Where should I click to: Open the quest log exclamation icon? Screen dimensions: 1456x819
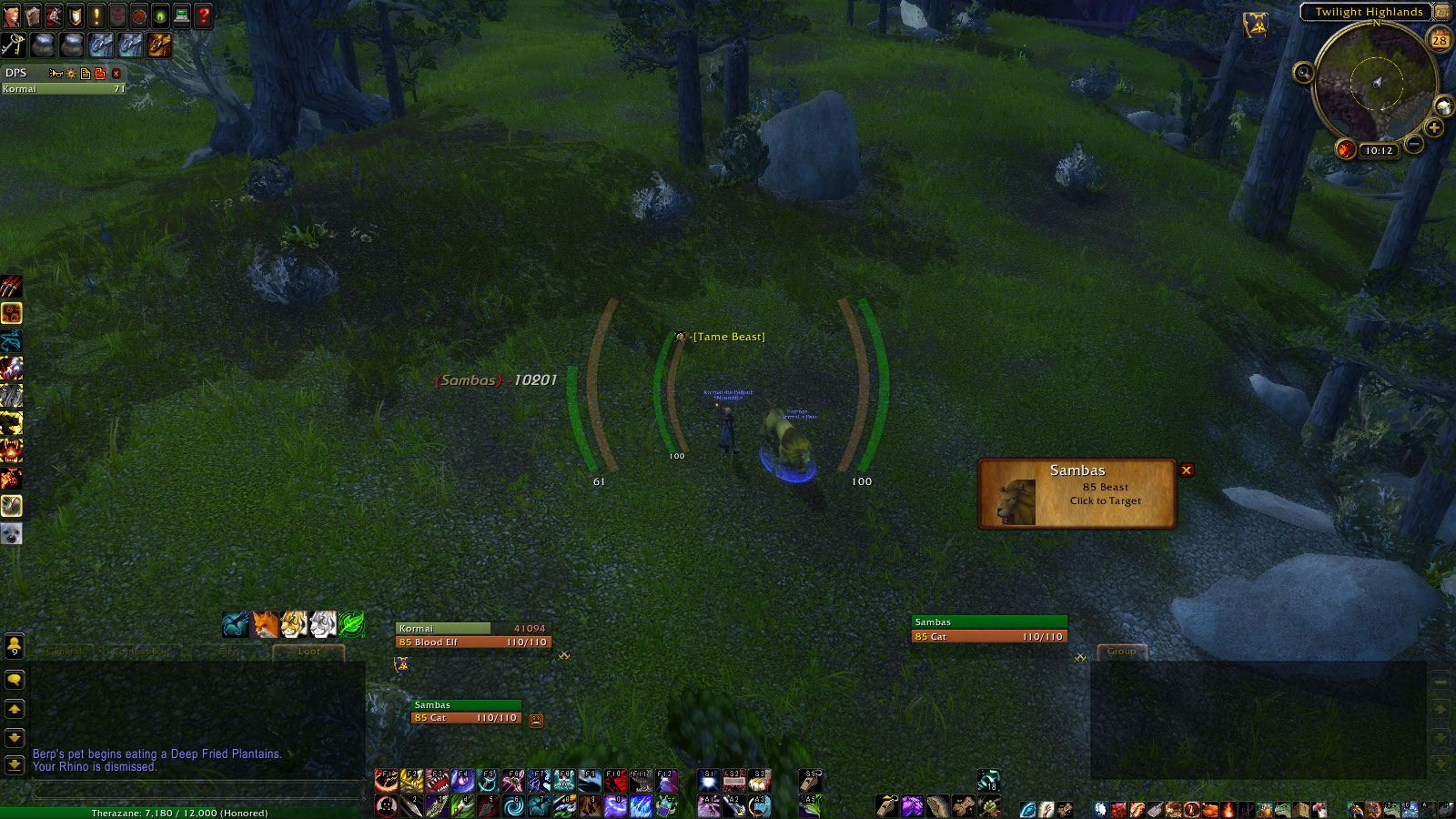click(x=96, y=15)
